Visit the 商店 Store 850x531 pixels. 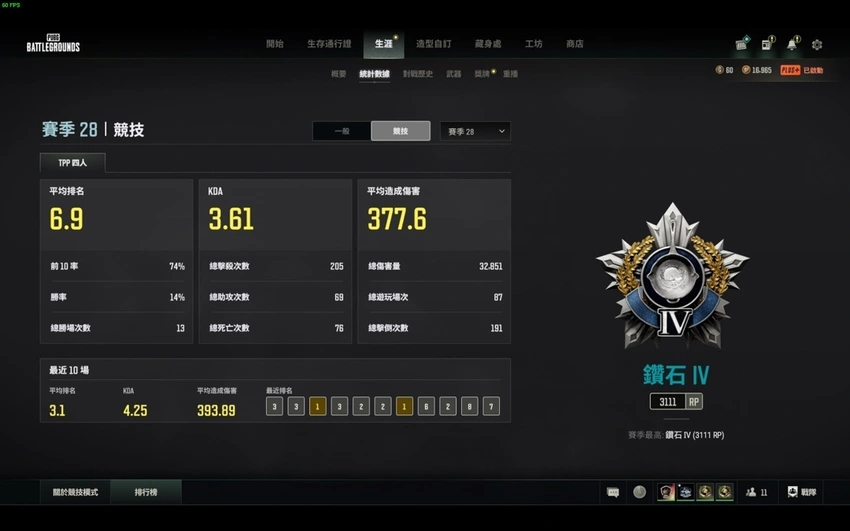point(574,44)
